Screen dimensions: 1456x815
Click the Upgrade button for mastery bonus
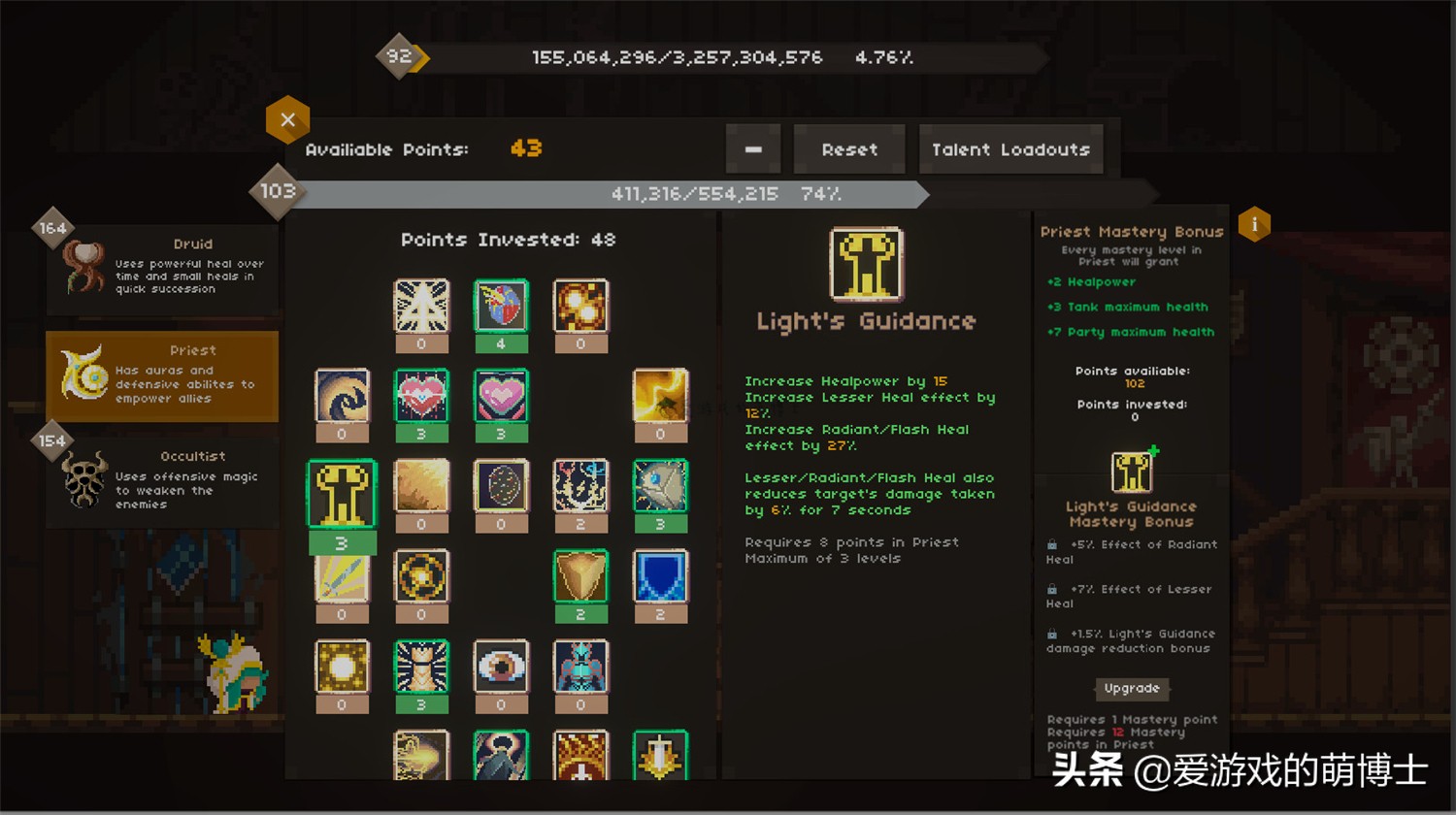pyautogui.click(x=1132, y=689)
